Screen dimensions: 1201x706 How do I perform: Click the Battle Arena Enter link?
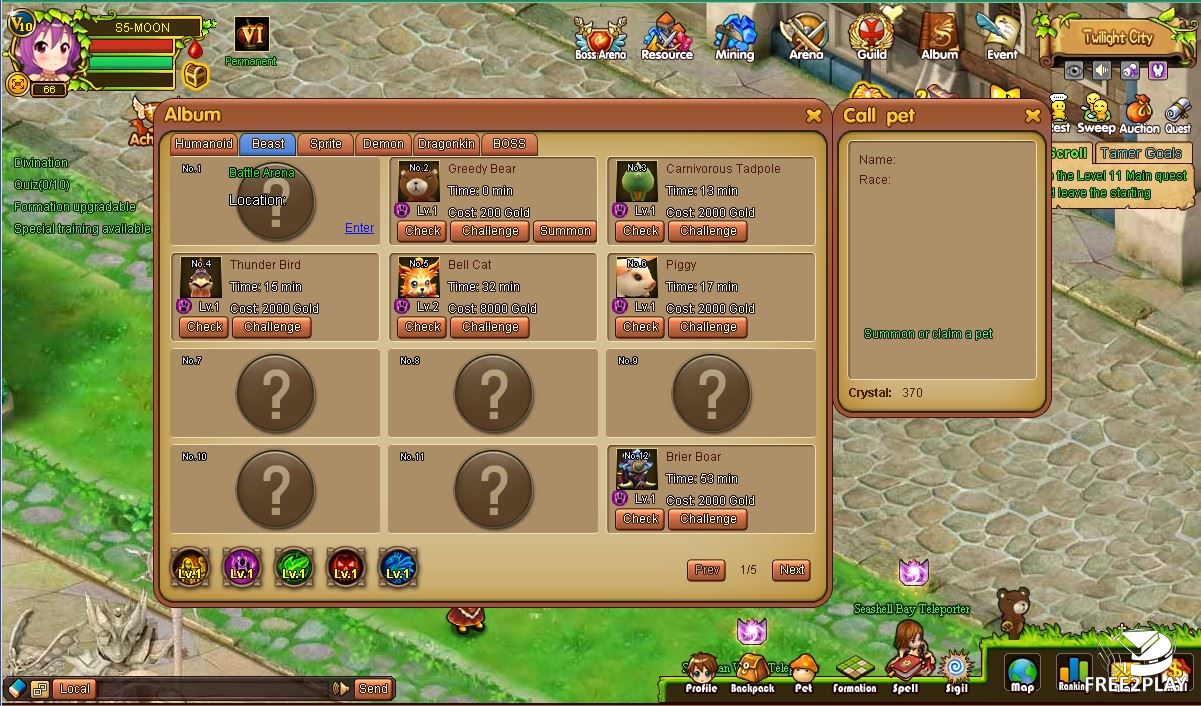point(359,228)
